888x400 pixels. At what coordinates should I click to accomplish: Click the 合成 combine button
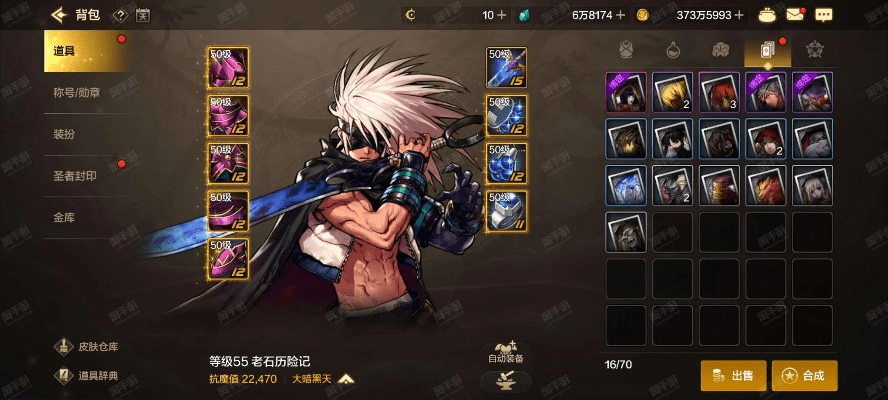click(804, 375)
